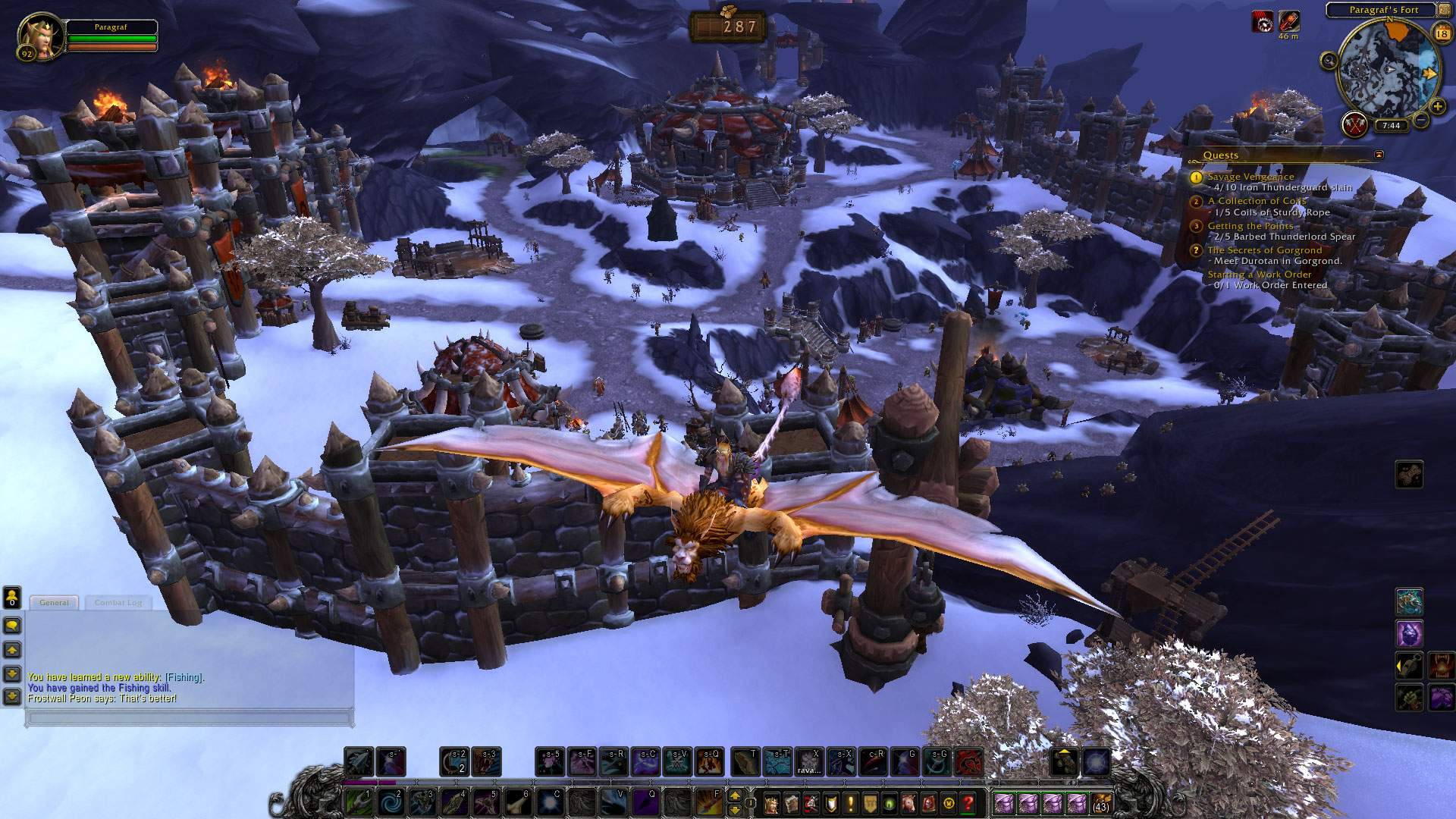This screenshot has width=1456, height=819.
Task: Zoom out on the minimap
Action: coord(1422,121)
